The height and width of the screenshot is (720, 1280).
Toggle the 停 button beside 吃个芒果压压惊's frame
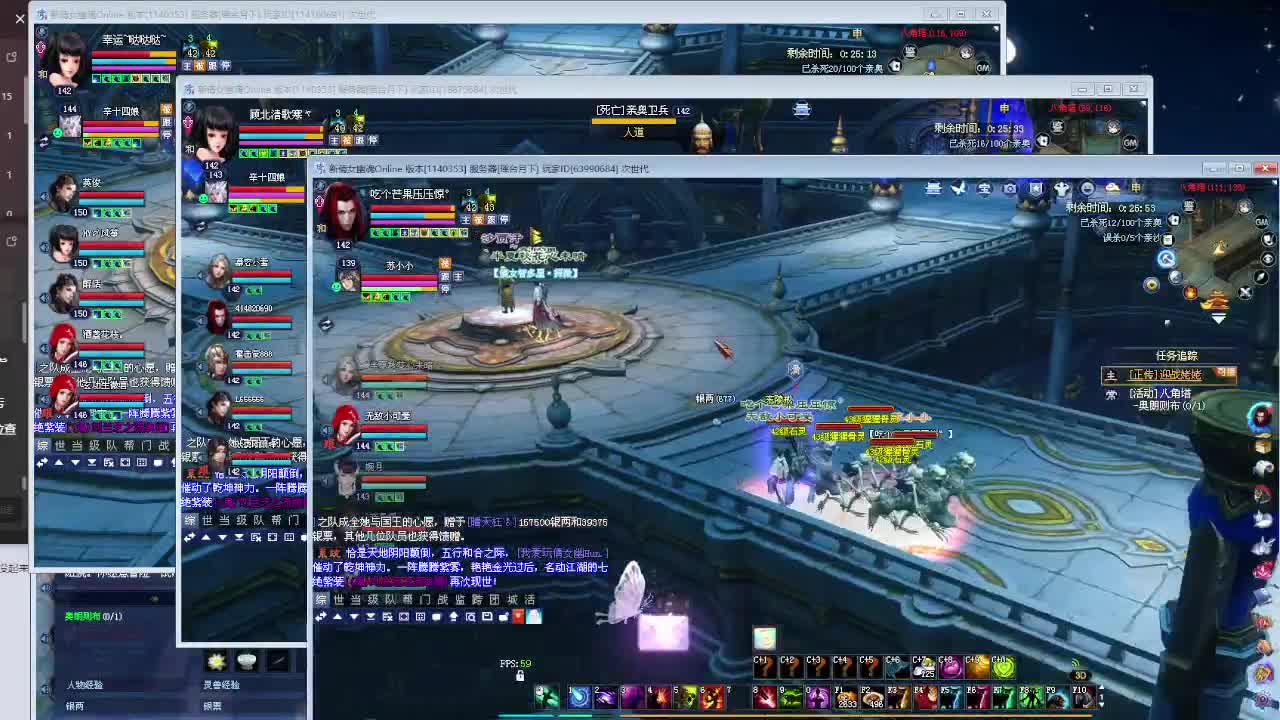point(505,219)
